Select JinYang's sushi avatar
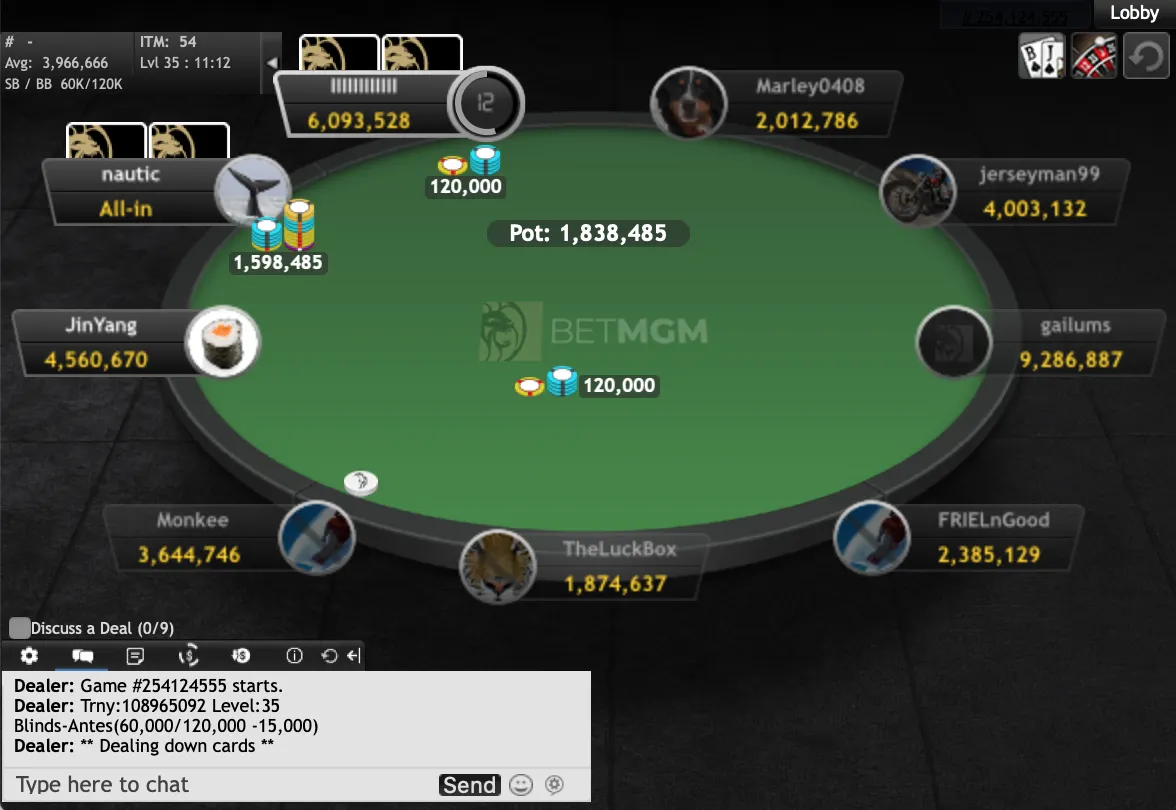Screen dimensions: 1176x810 [223, 342]
